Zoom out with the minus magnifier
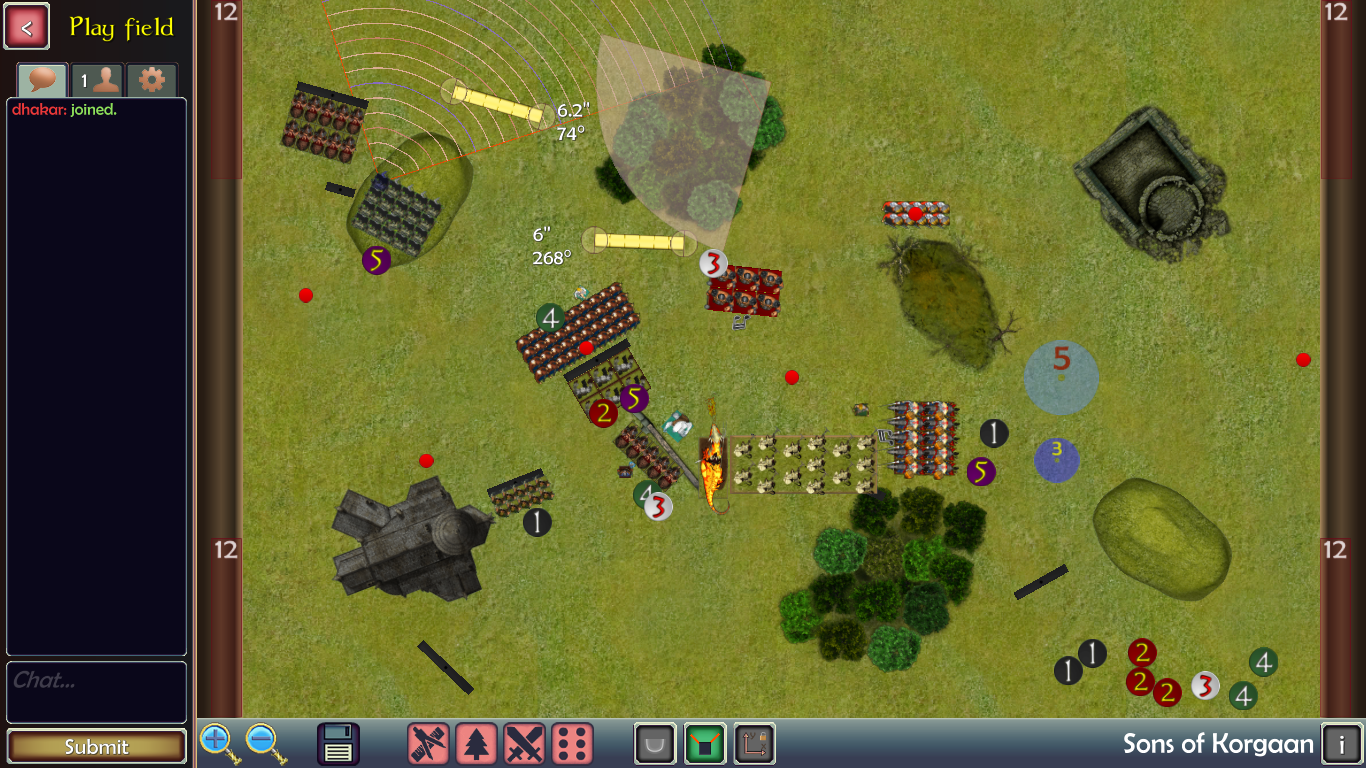Image resolution: width=1366 pixels, height=768 pixels. [x=263, y=743]
